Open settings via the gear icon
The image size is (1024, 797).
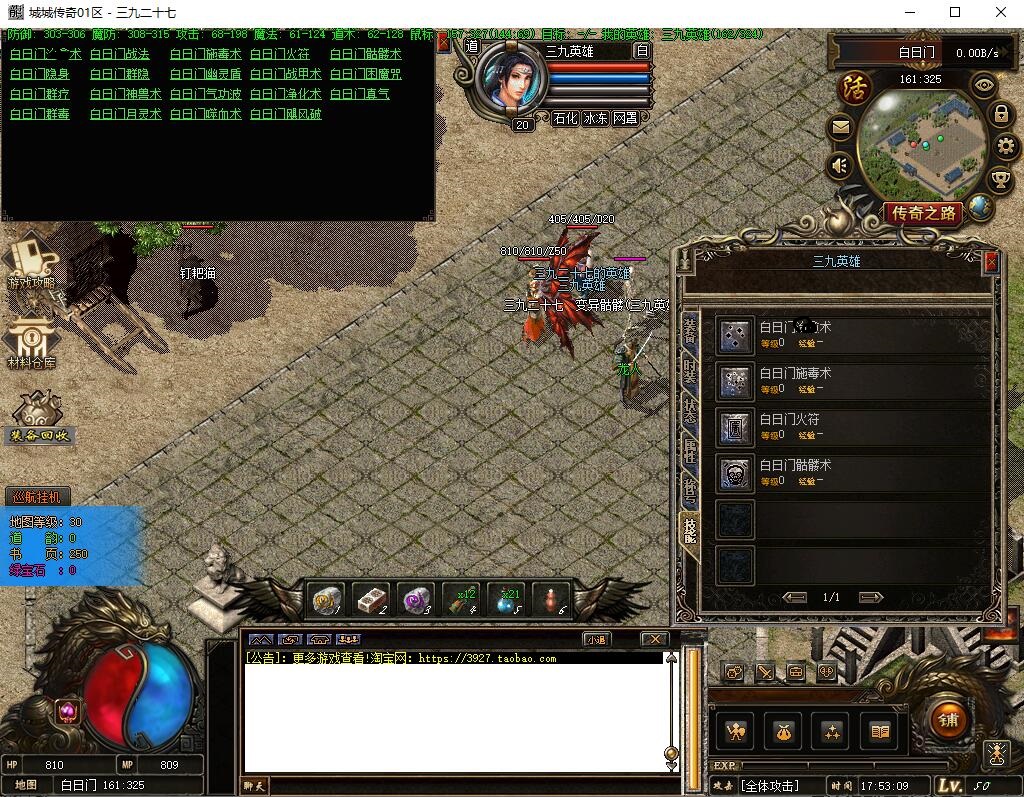(1005, 147)
